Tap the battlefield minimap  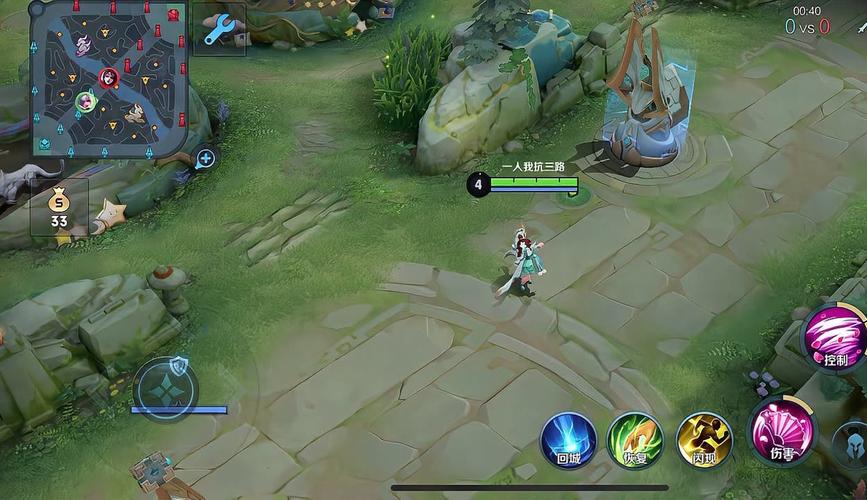[x=106, y=77]
